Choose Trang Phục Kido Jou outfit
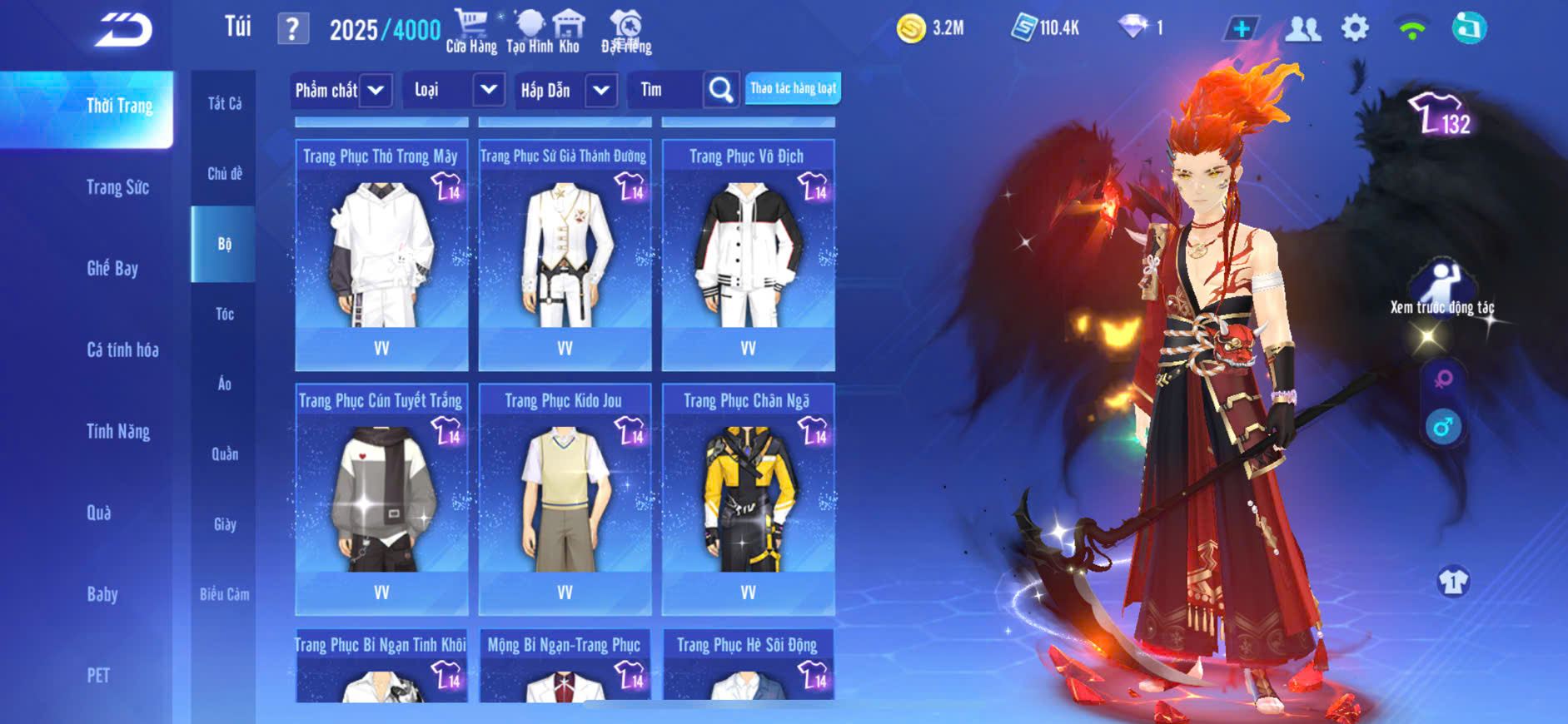 tap(565, 499)
